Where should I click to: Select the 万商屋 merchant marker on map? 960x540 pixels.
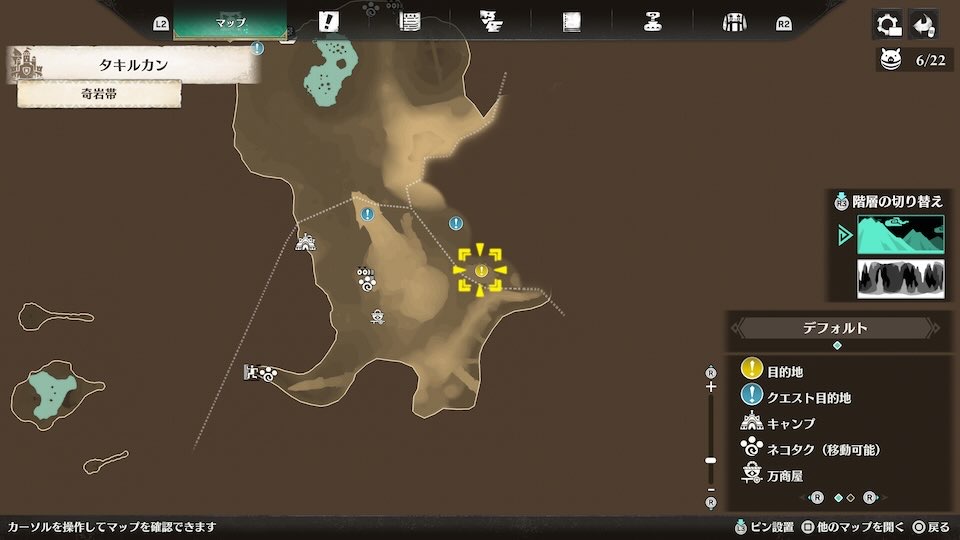(x=378, y=318)
